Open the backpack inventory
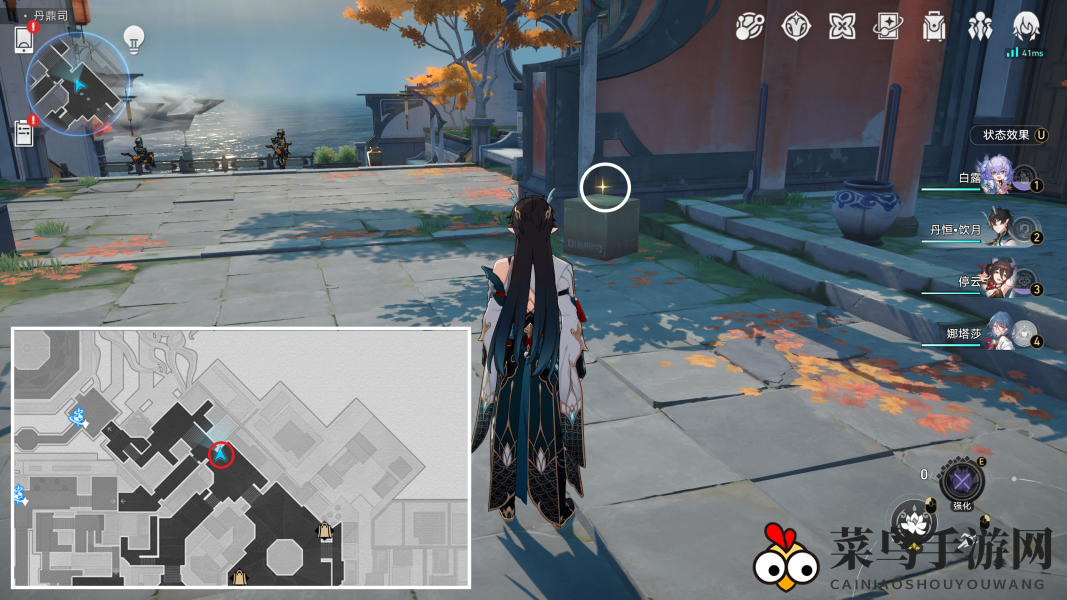This screenshot has height=600, width=1067. [x=934, y=27]
